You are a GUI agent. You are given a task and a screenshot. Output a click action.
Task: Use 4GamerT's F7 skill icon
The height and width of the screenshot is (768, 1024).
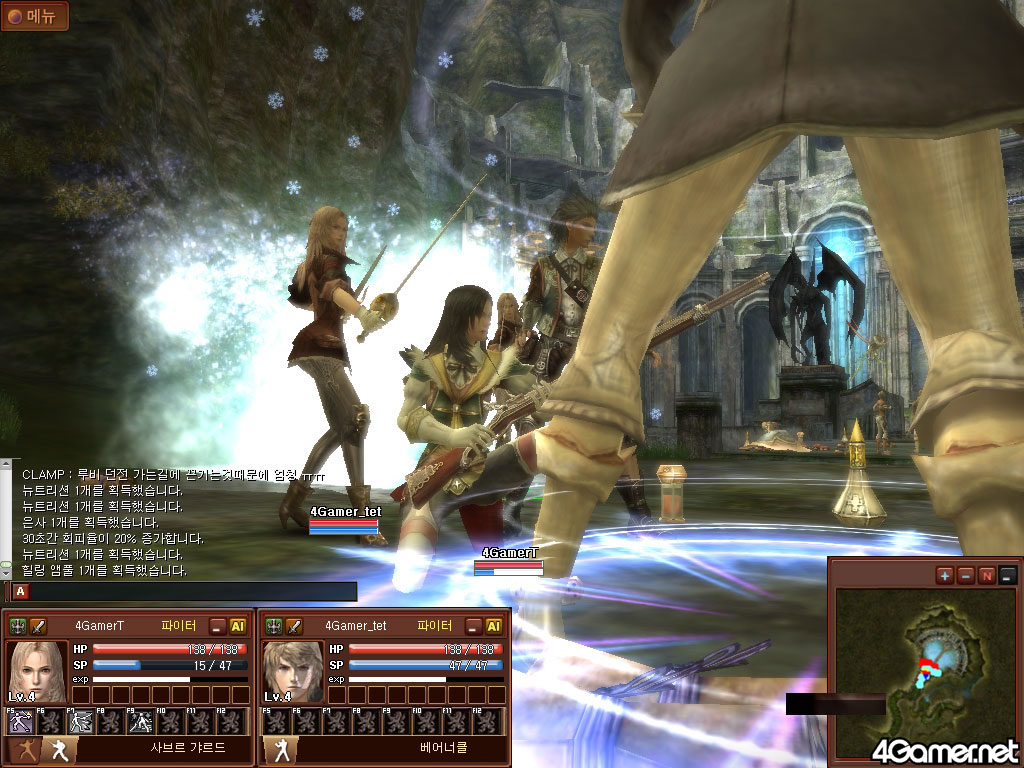[x=81, y=721]
